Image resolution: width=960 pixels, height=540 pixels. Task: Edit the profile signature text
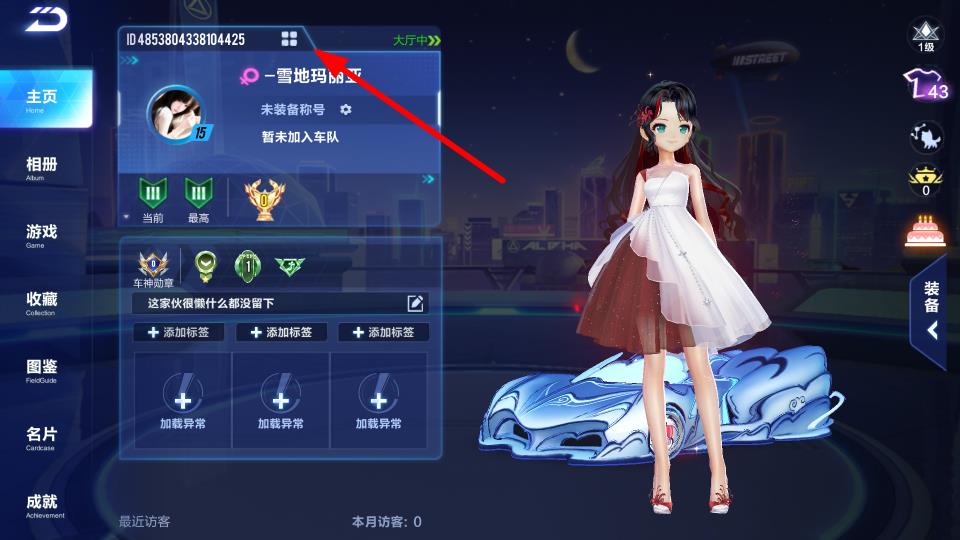point(416,303)
